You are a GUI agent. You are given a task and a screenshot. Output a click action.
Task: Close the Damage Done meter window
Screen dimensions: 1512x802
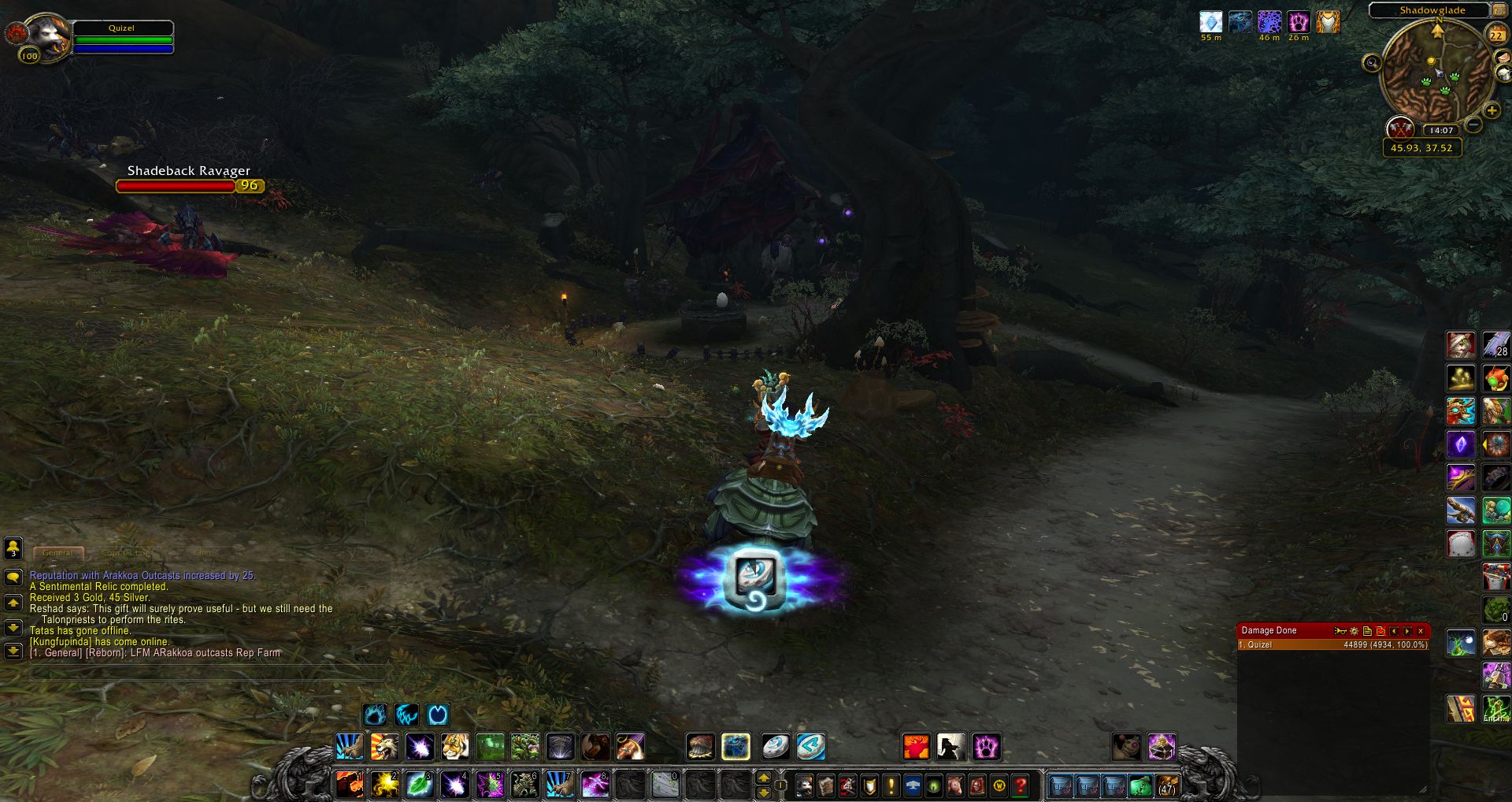click(x=1421, y=630)
